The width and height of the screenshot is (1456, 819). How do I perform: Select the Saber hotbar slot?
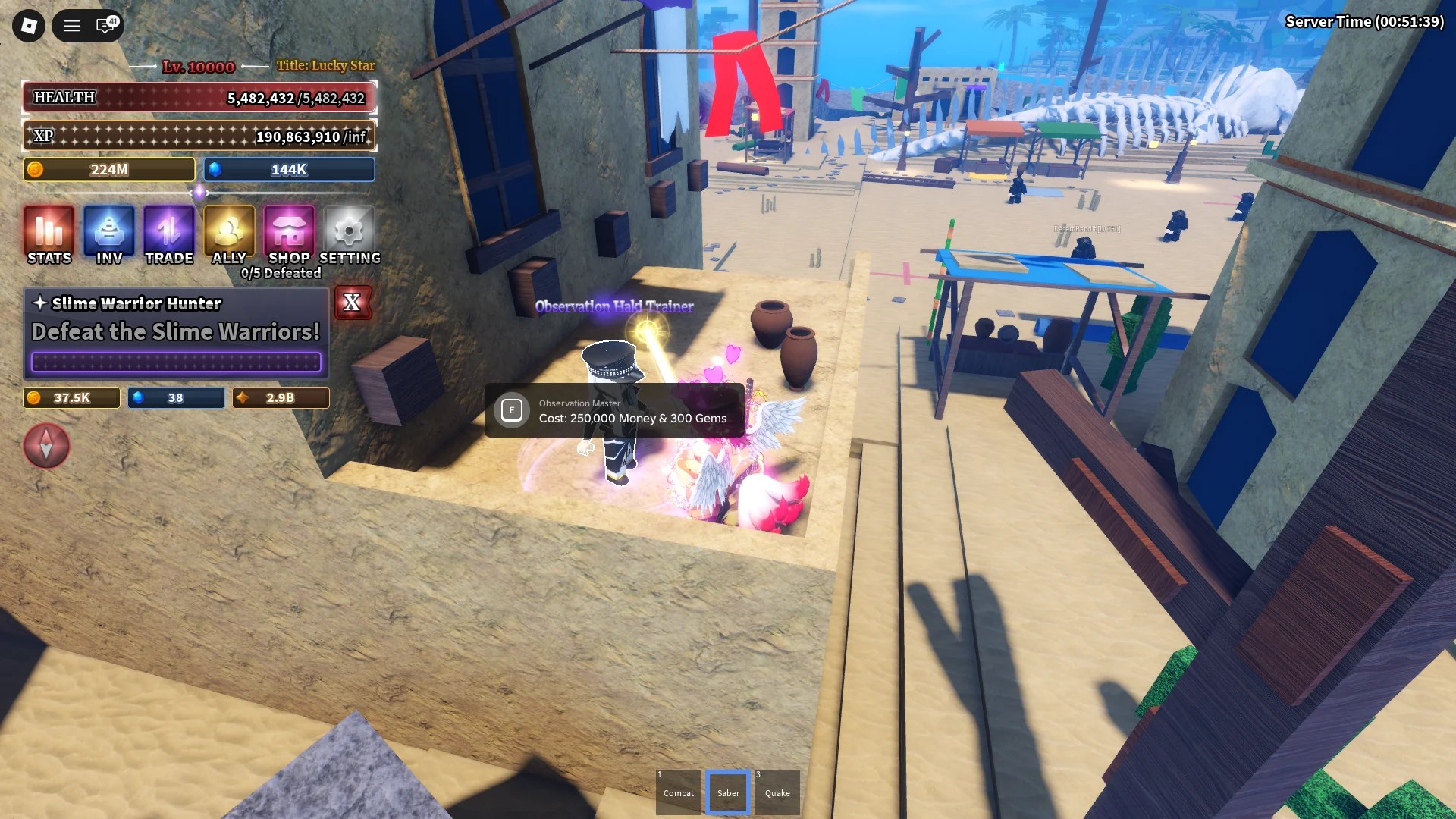point(727,791)
